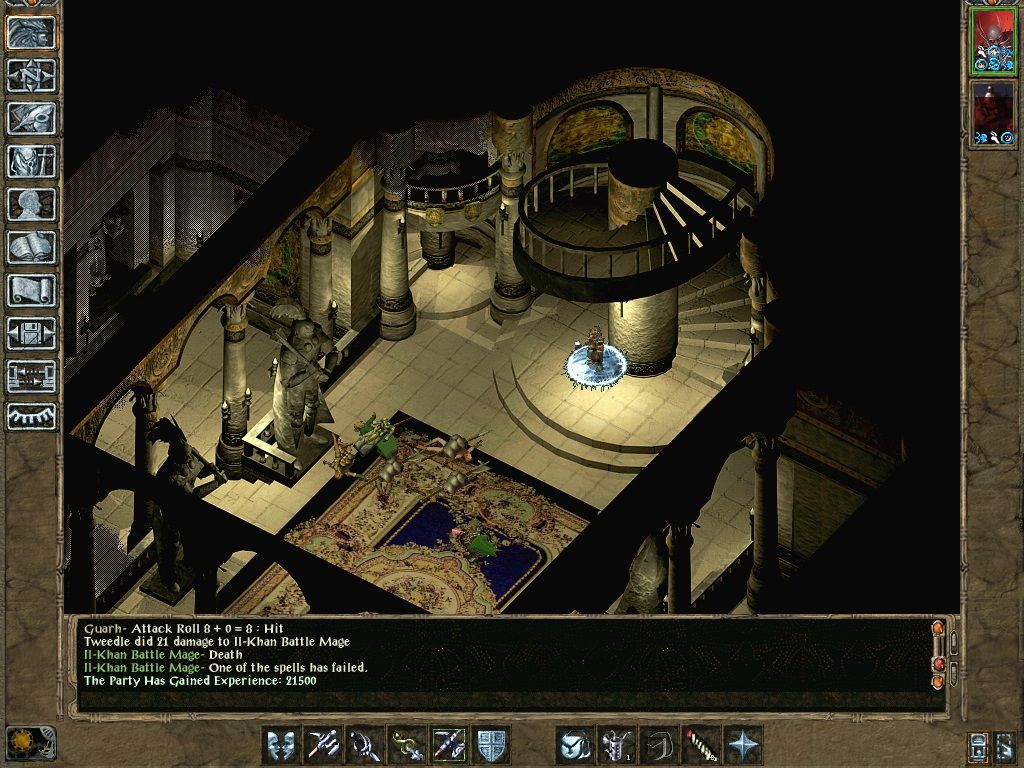Open the journal quill button
1024x768 pixels.
pyautogui.click(x=32, y=118)
